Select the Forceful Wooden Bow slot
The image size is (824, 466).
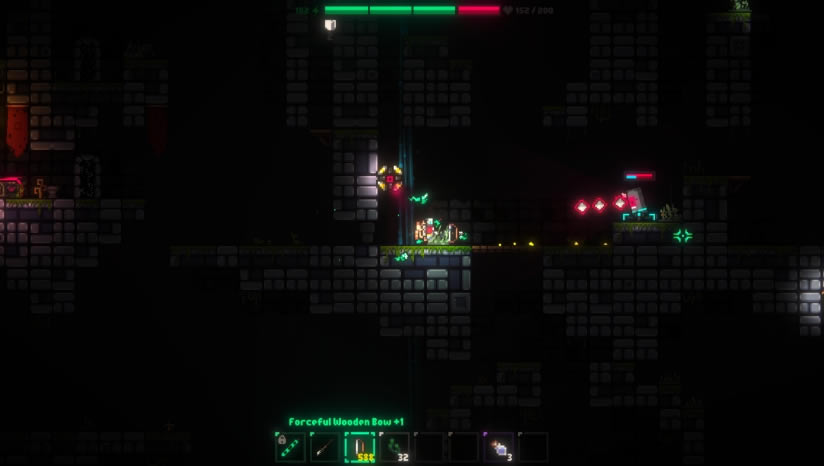pos(359,447)
